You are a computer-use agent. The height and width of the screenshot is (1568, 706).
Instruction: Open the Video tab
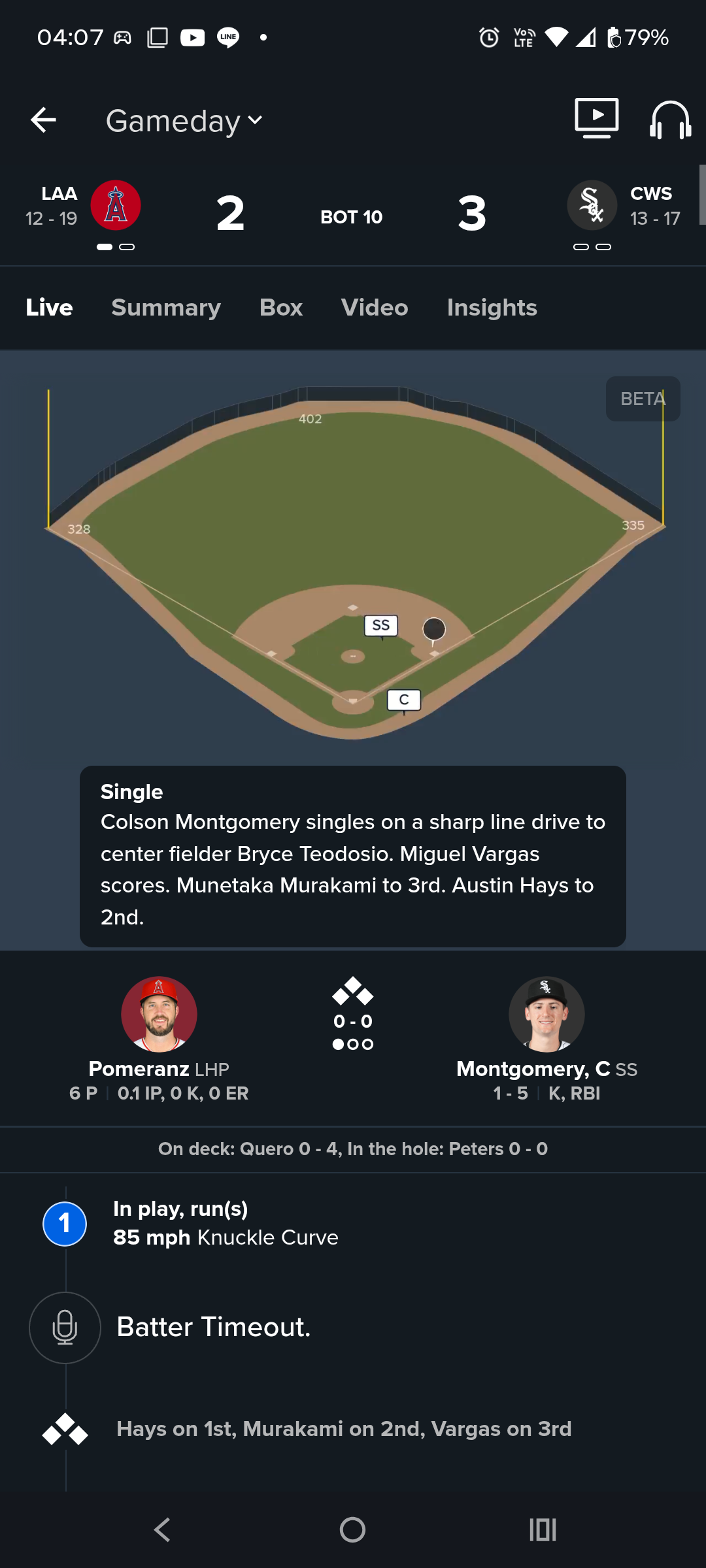tap(375, 308)
